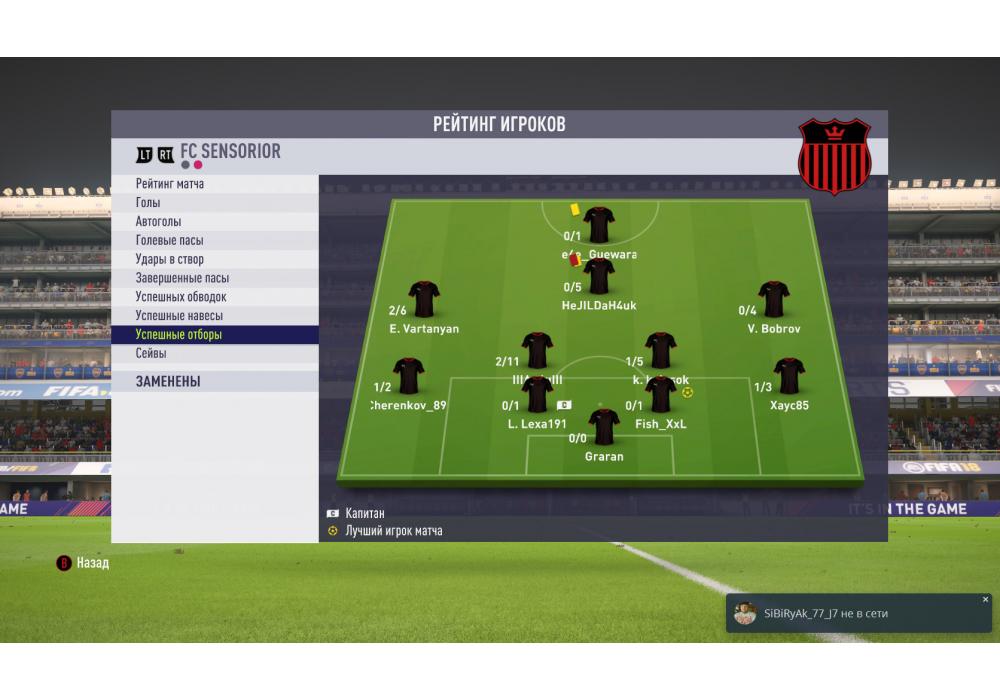Close the SiBiRyAk_77_J7 offline notification
The image size is (1000, 700).
coord(985,600)
